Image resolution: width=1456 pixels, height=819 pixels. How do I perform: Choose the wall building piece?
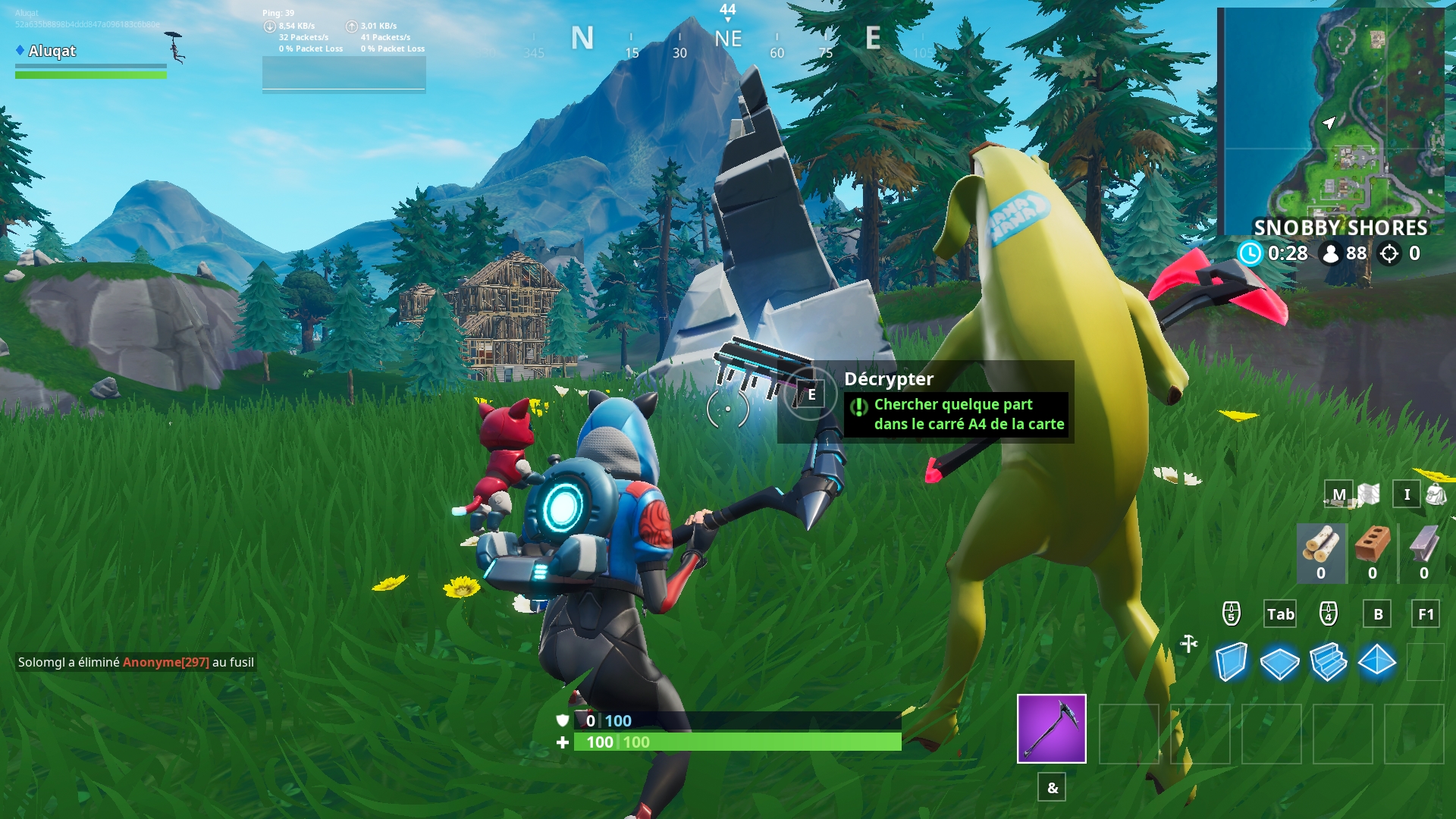coord(1231,662)
